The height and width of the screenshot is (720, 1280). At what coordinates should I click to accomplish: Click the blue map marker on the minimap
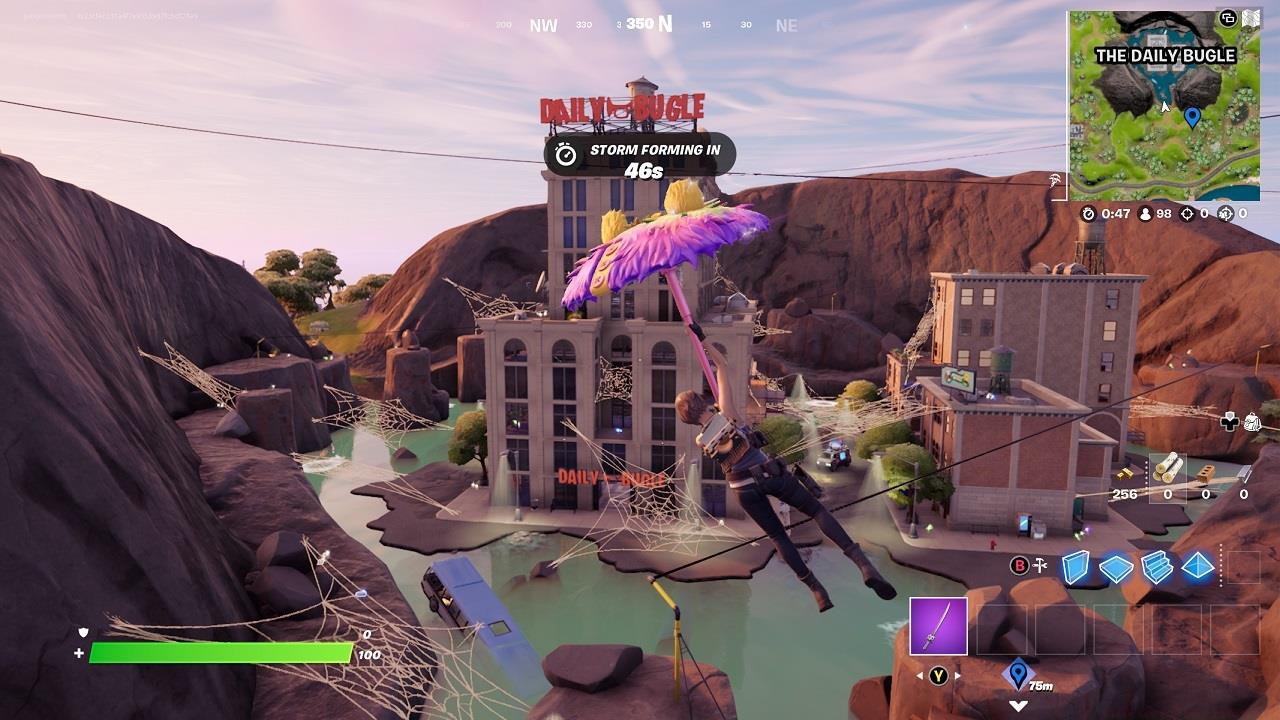click(1191, 117)
